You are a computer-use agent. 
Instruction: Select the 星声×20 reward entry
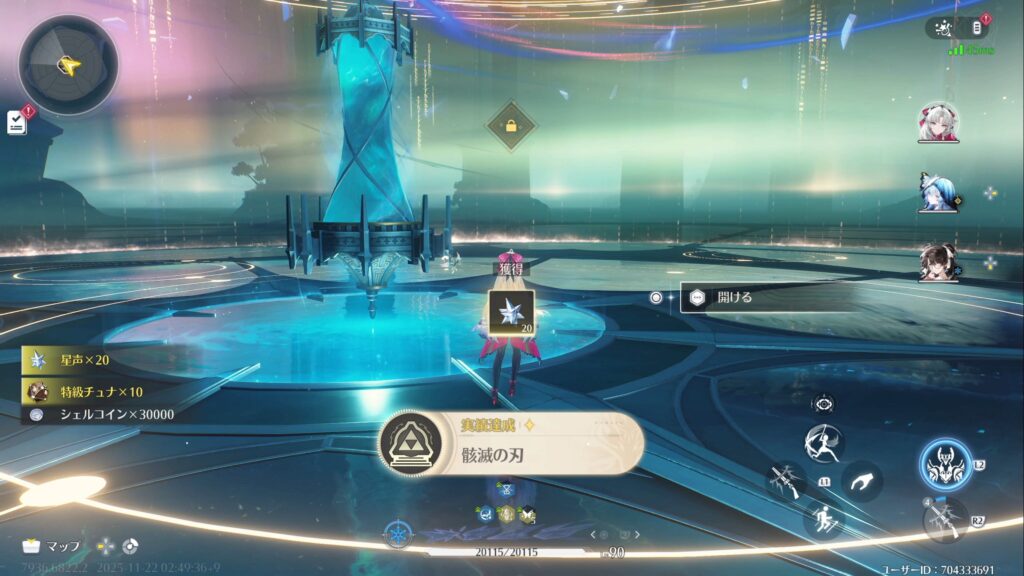point(86,360)
